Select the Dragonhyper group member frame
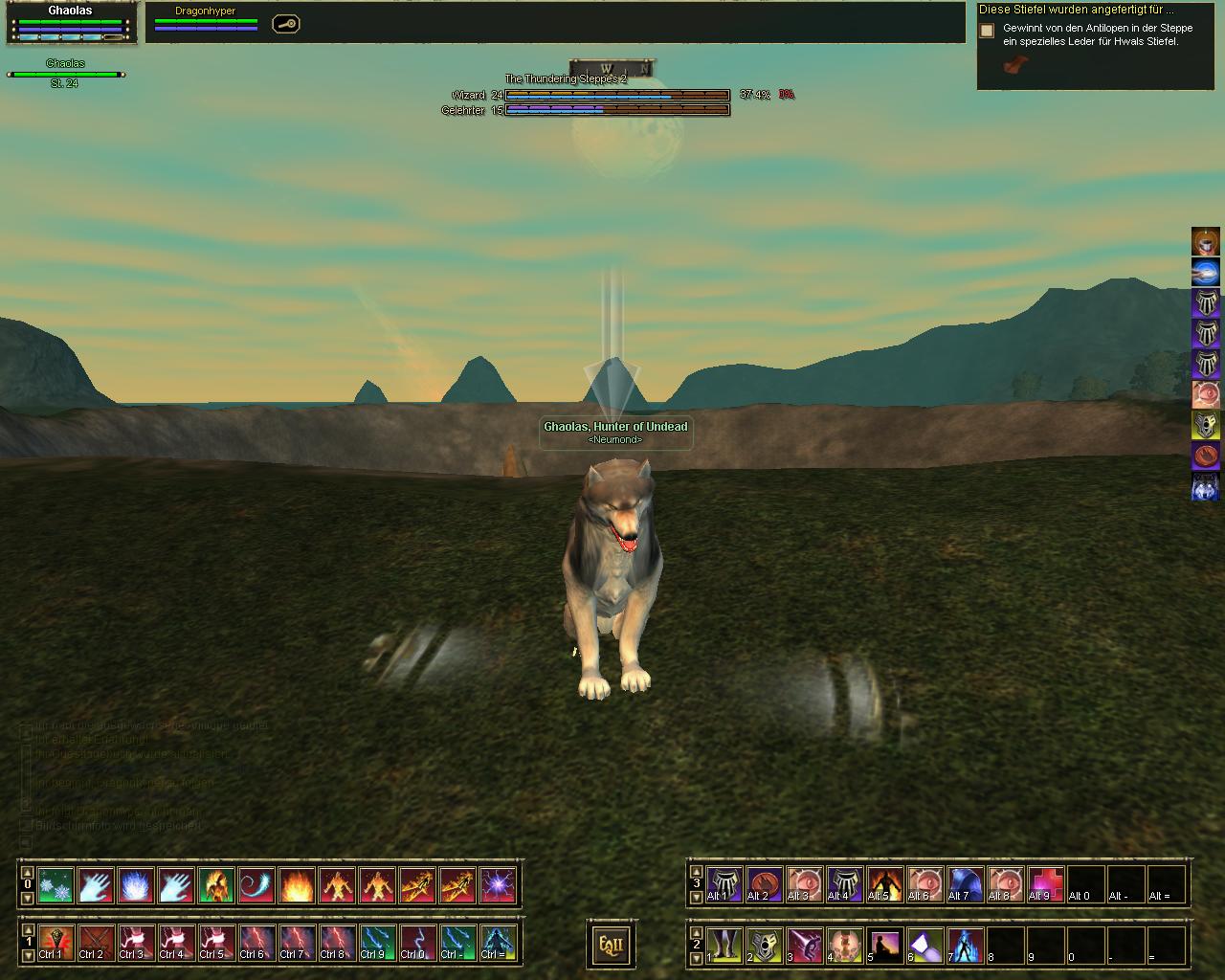Image resolution: width=1225 pixels, height=980 pixels. pyautogui.click(x=206, y=19)
